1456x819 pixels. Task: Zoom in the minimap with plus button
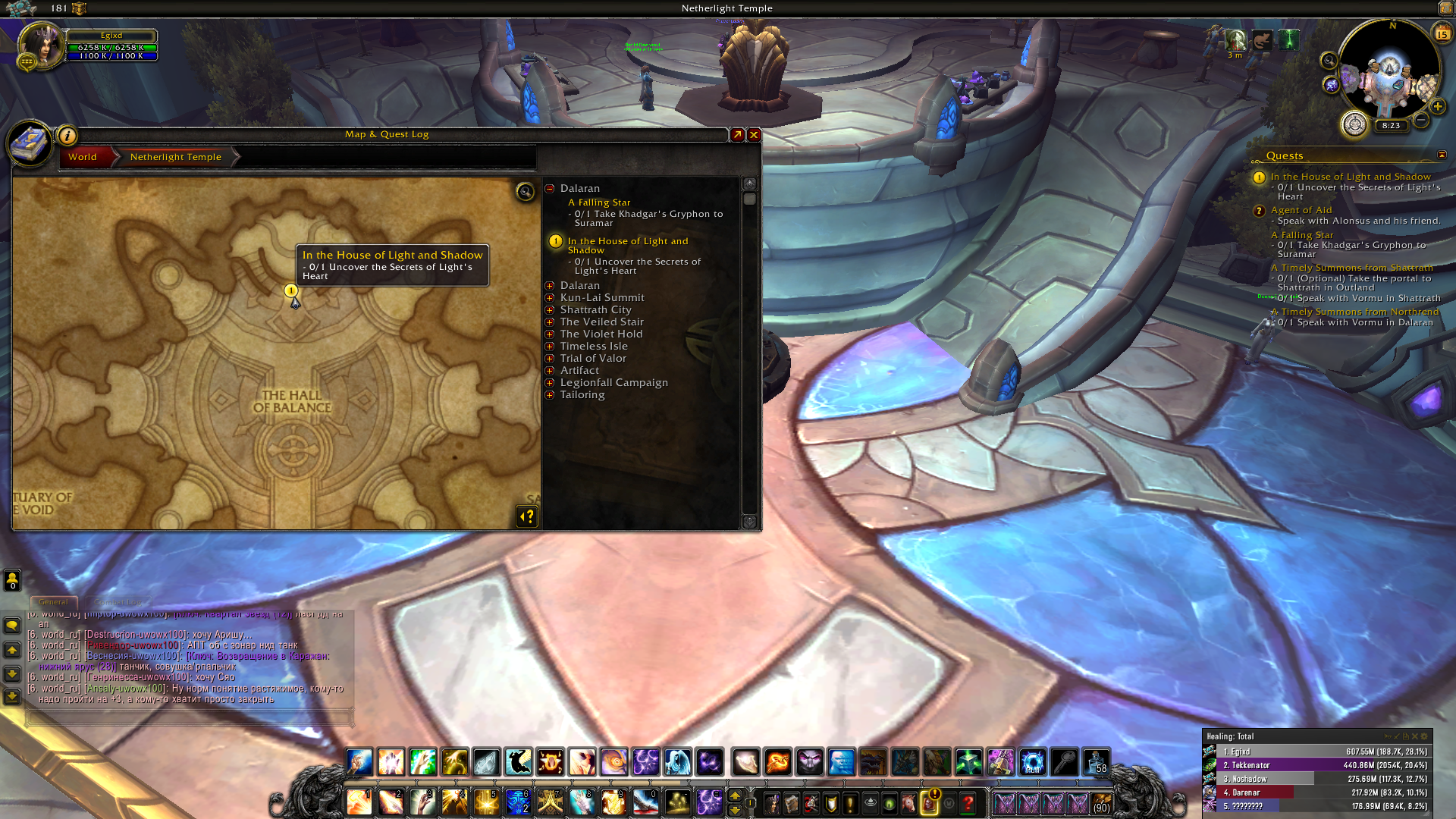(1437, 106)
